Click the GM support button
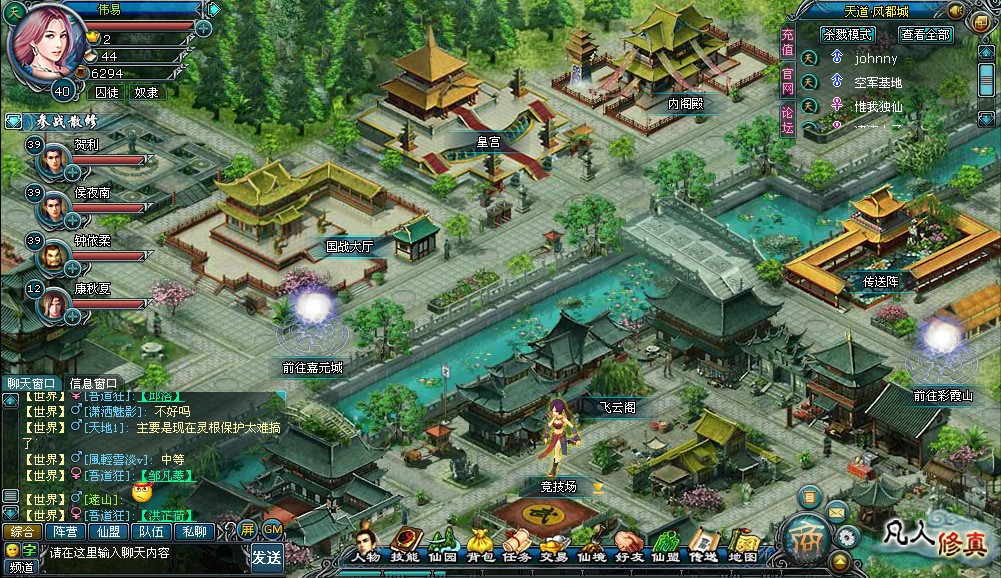 tap(272, 530)
